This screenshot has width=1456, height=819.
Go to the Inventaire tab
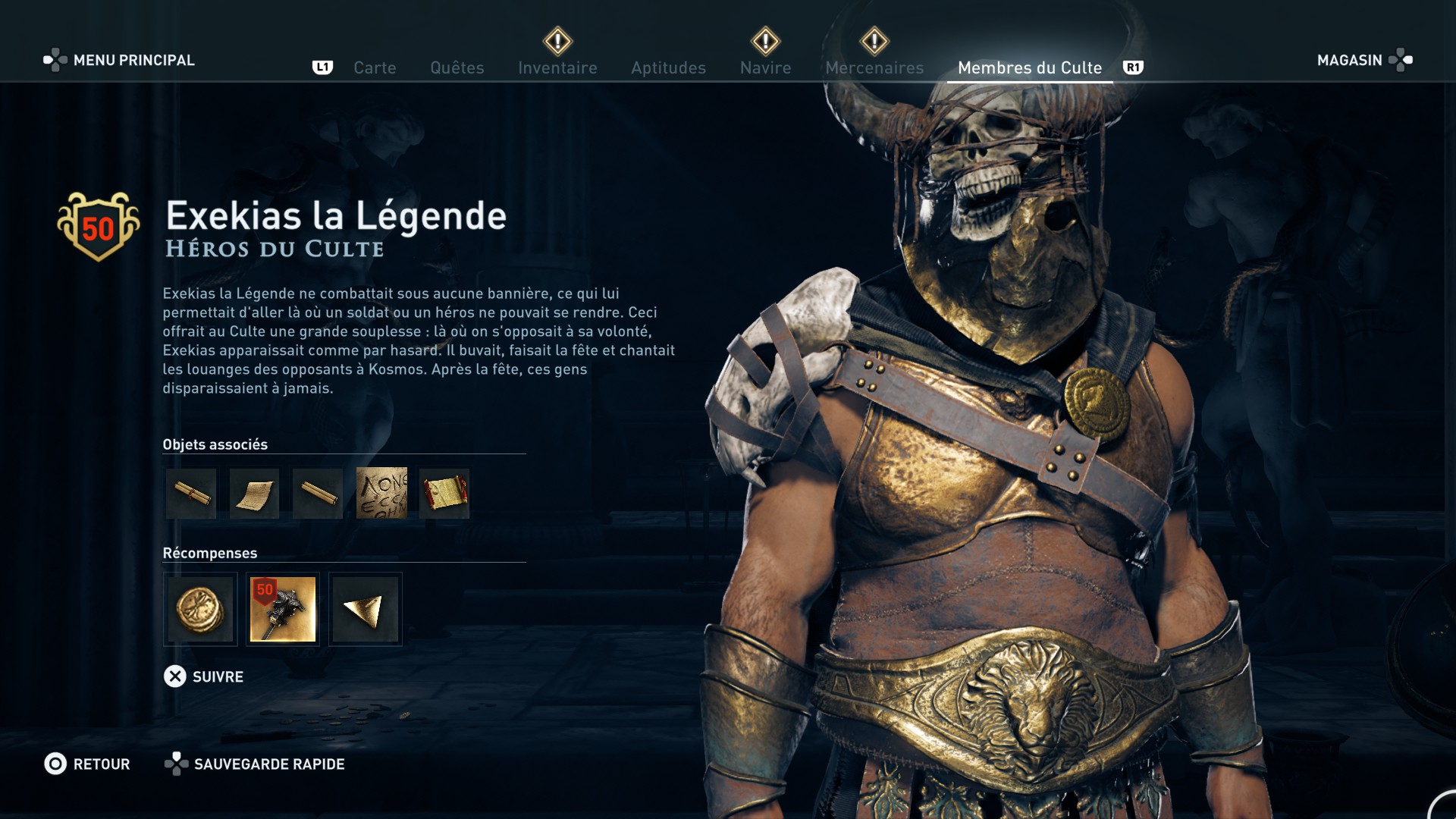pyautogui.click(x=557, y=67)
